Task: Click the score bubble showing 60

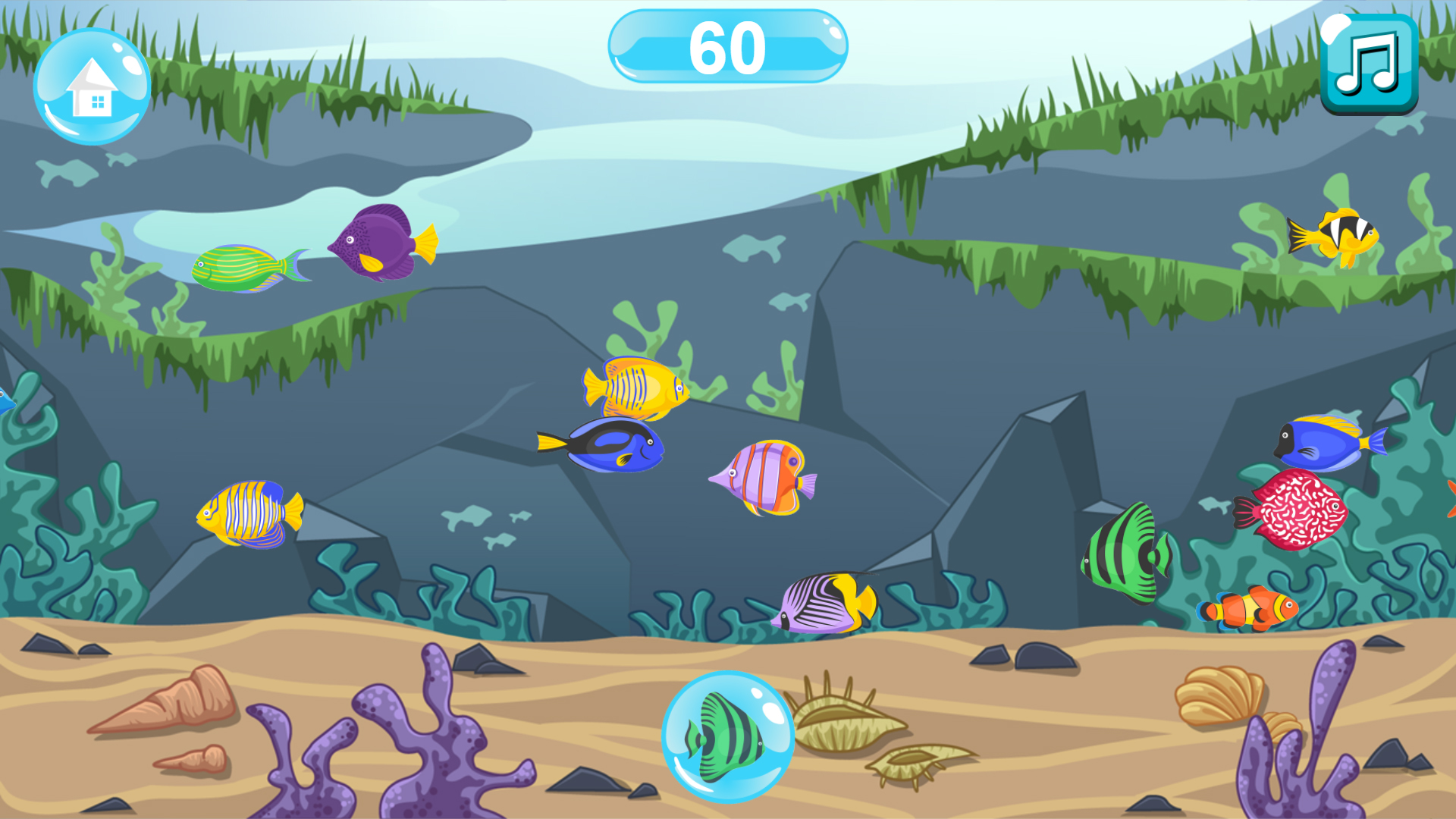Action: [728, 45]
